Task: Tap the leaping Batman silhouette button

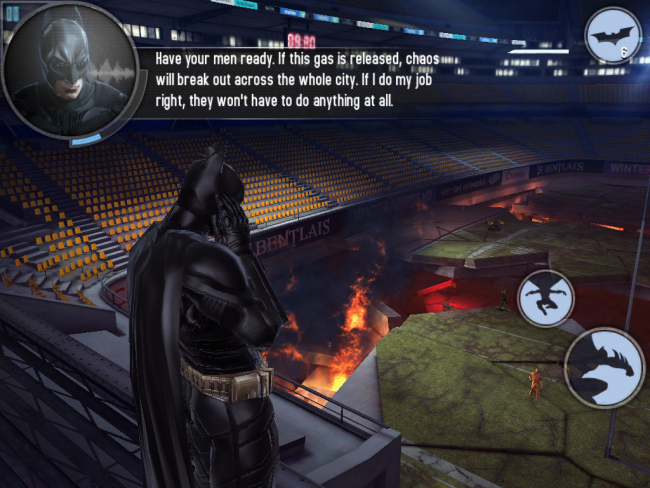Action: click(x=546, y=298)
